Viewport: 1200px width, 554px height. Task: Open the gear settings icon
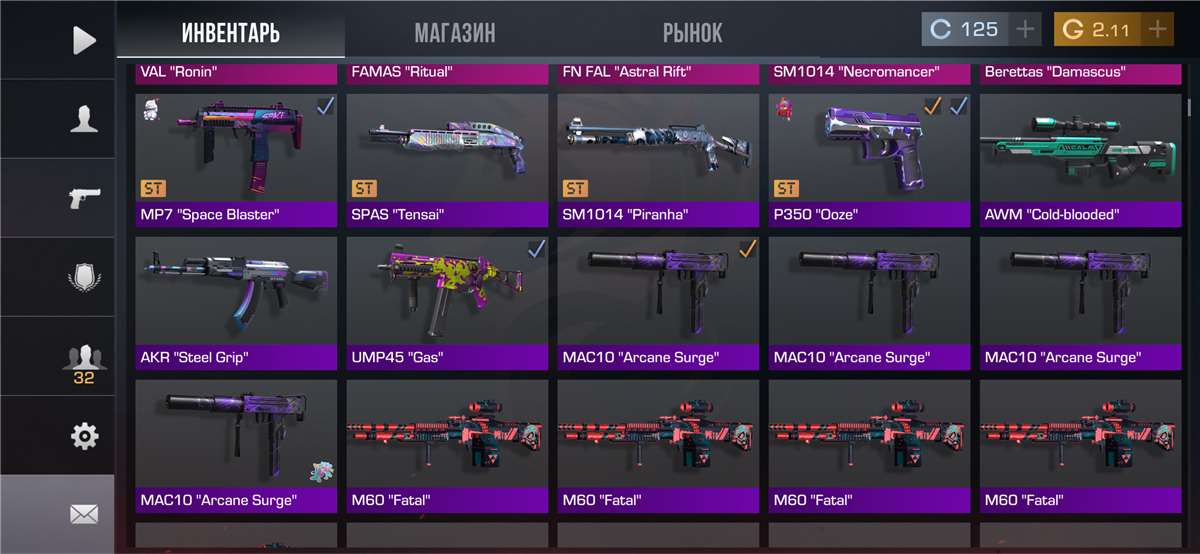pos(84,436)
